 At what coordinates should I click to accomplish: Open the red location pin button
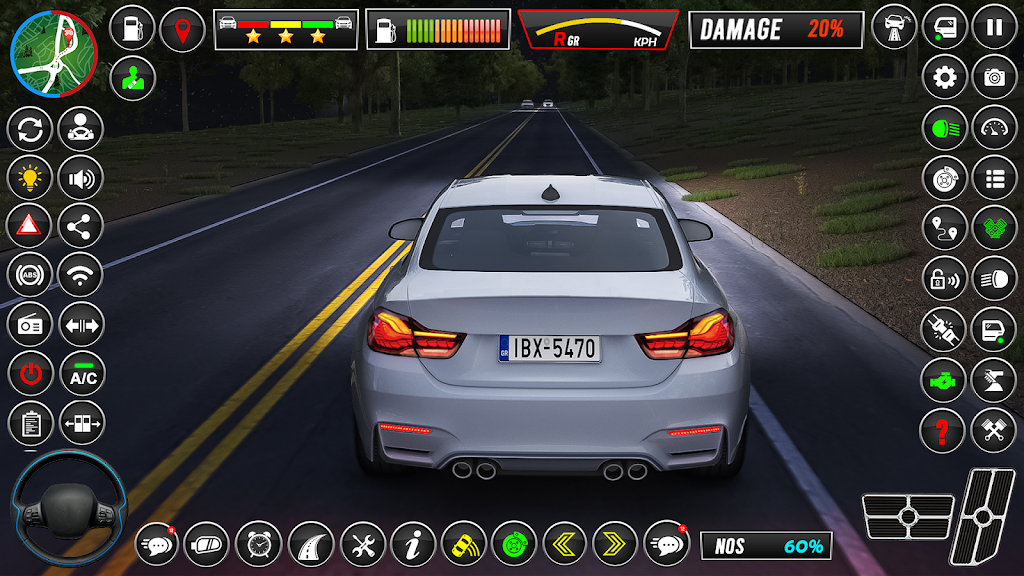182,28
